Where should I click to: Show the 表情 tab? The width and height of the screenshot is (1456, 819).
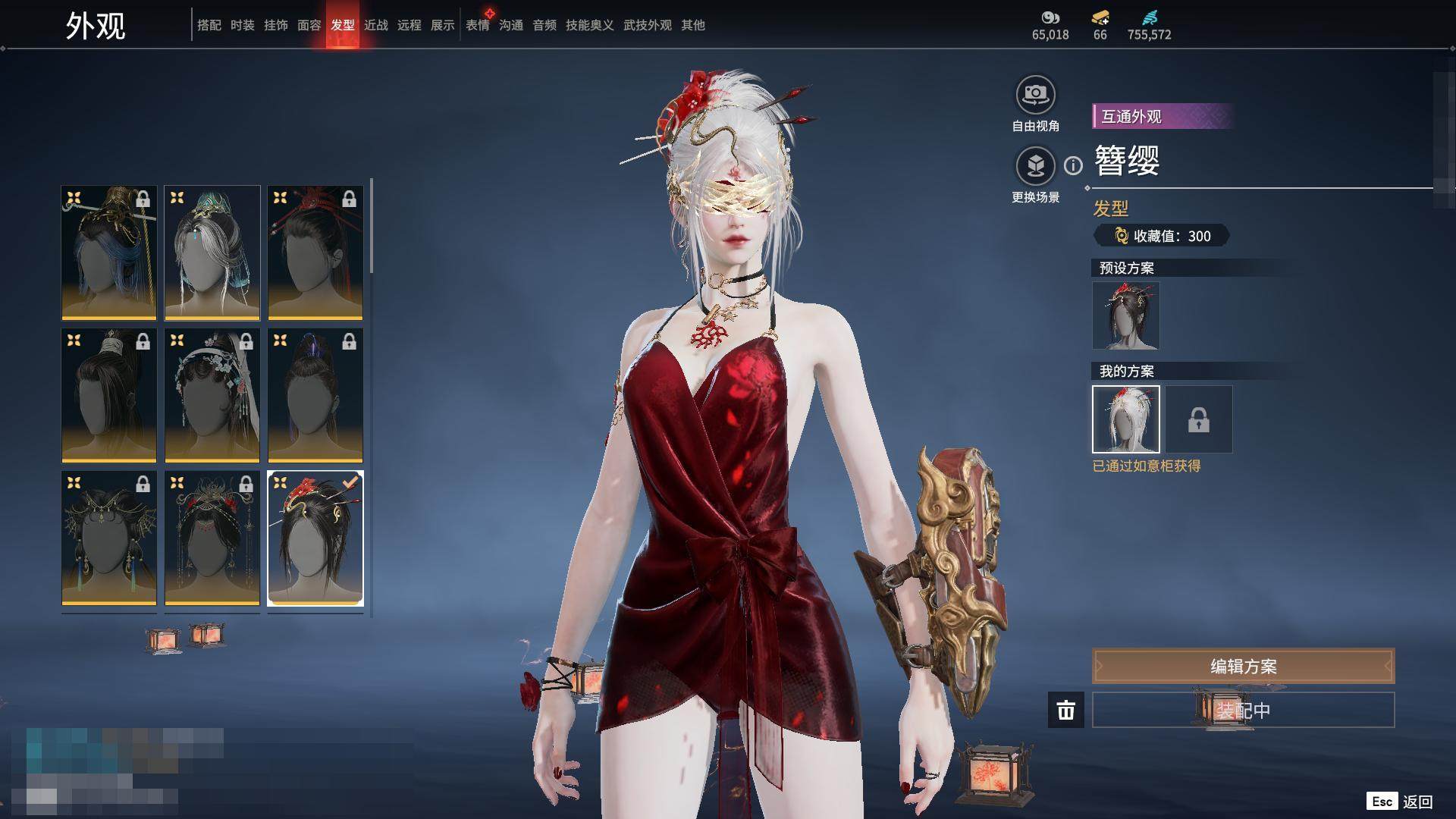(477, 25)
